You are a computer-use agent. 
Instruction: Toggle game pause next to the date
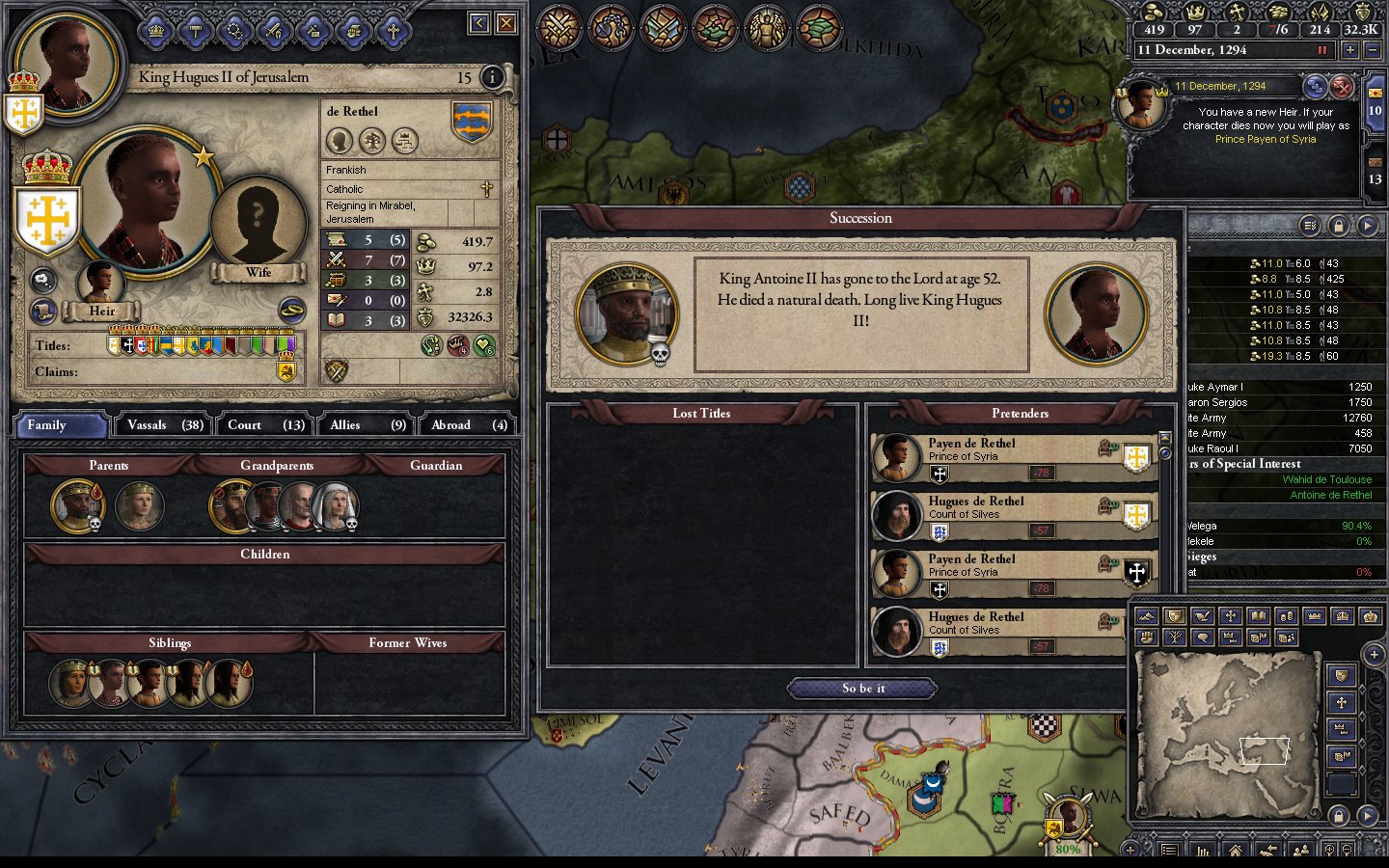pos(1322,50)
